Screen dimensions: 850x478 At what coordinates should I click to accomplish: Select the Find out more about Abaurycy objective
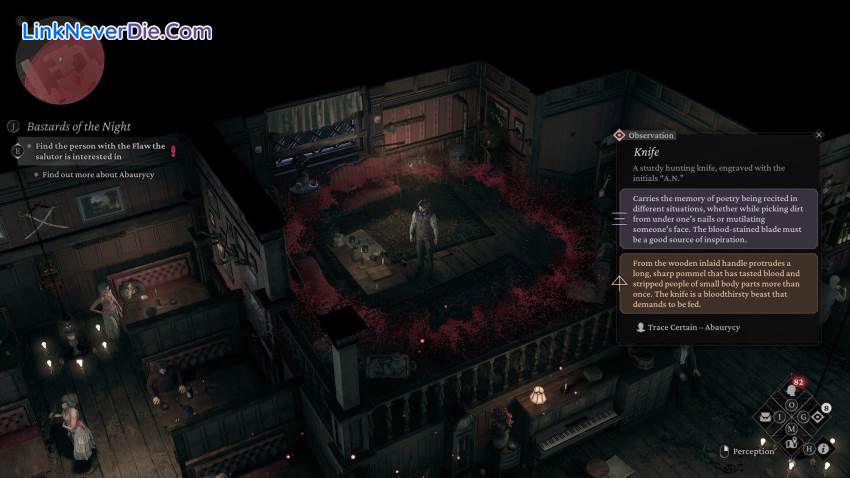point(98,174)
